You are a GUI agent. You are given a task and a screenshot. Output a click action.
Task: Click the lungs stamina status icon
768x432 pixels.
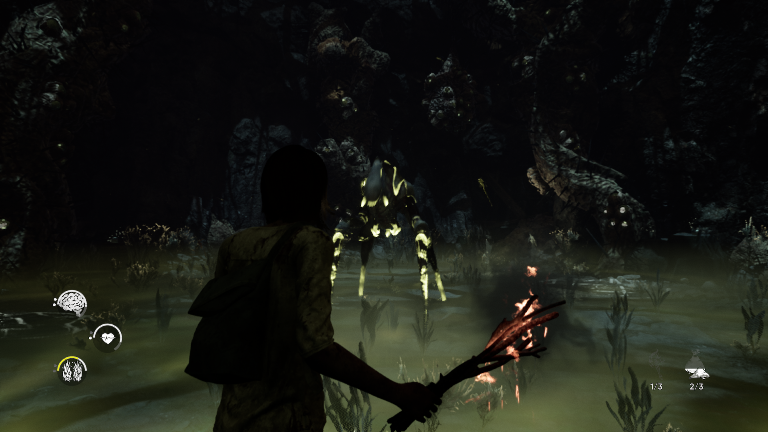(71, 370)
